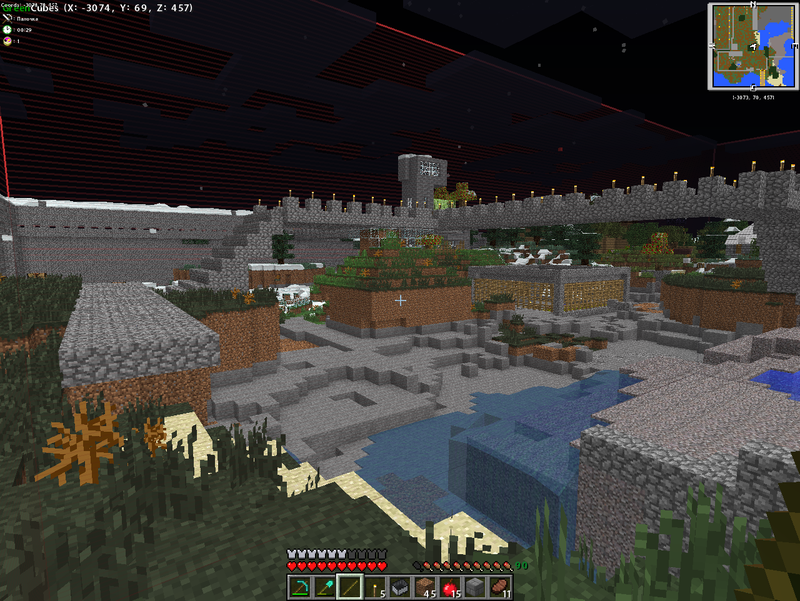800x601 pixels.
Task: Choose the red apple stack slot
Action: pos(450,587)
